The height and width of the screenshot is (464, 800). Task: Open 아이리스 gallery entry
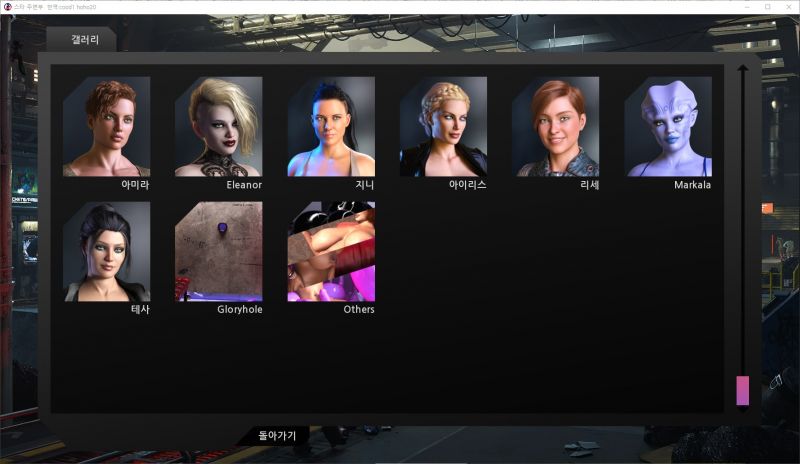(x=443, y=127)
